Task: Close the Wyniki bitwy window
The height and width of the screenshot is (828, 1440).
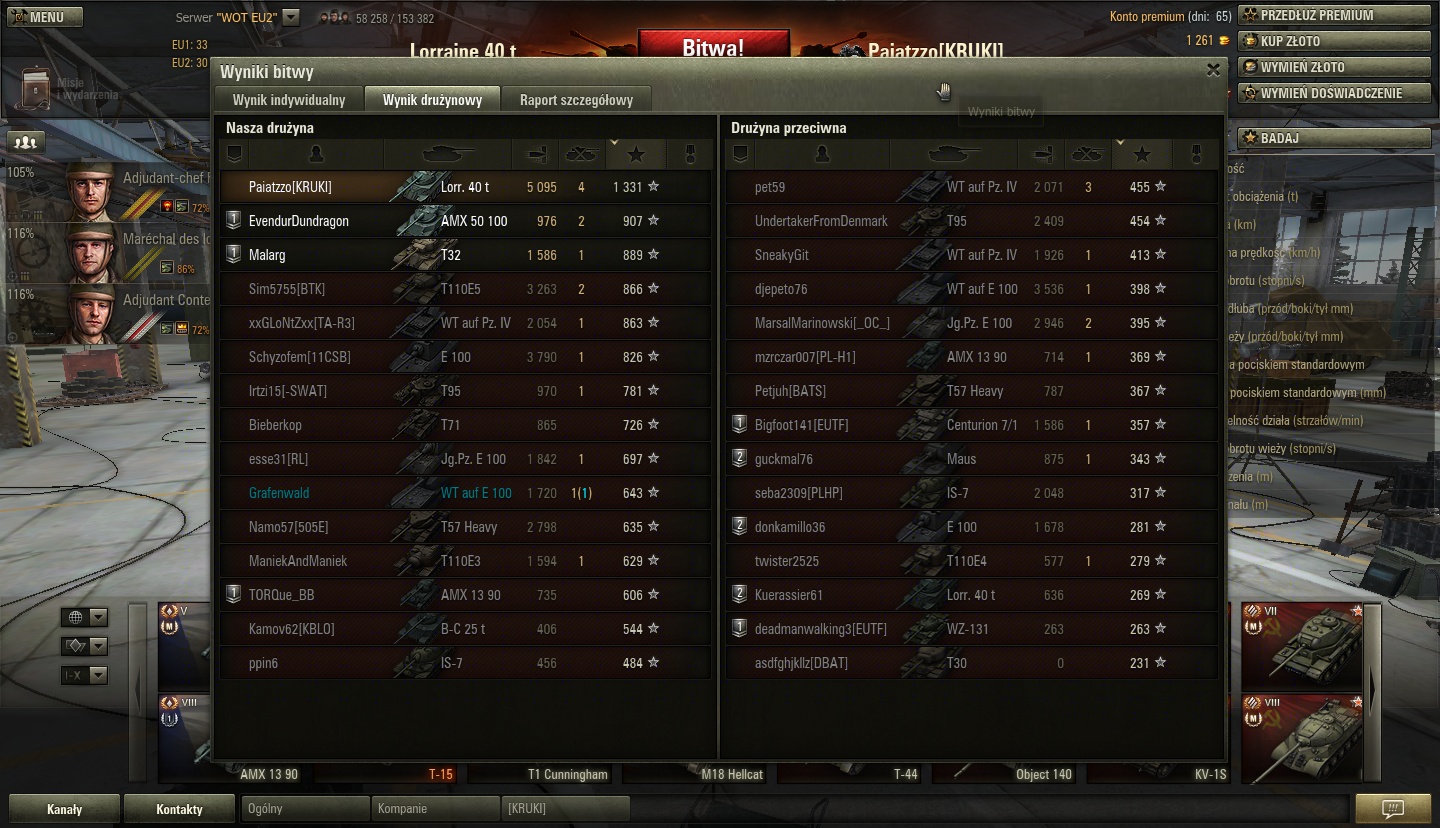Action: (x=1213, y=70)
